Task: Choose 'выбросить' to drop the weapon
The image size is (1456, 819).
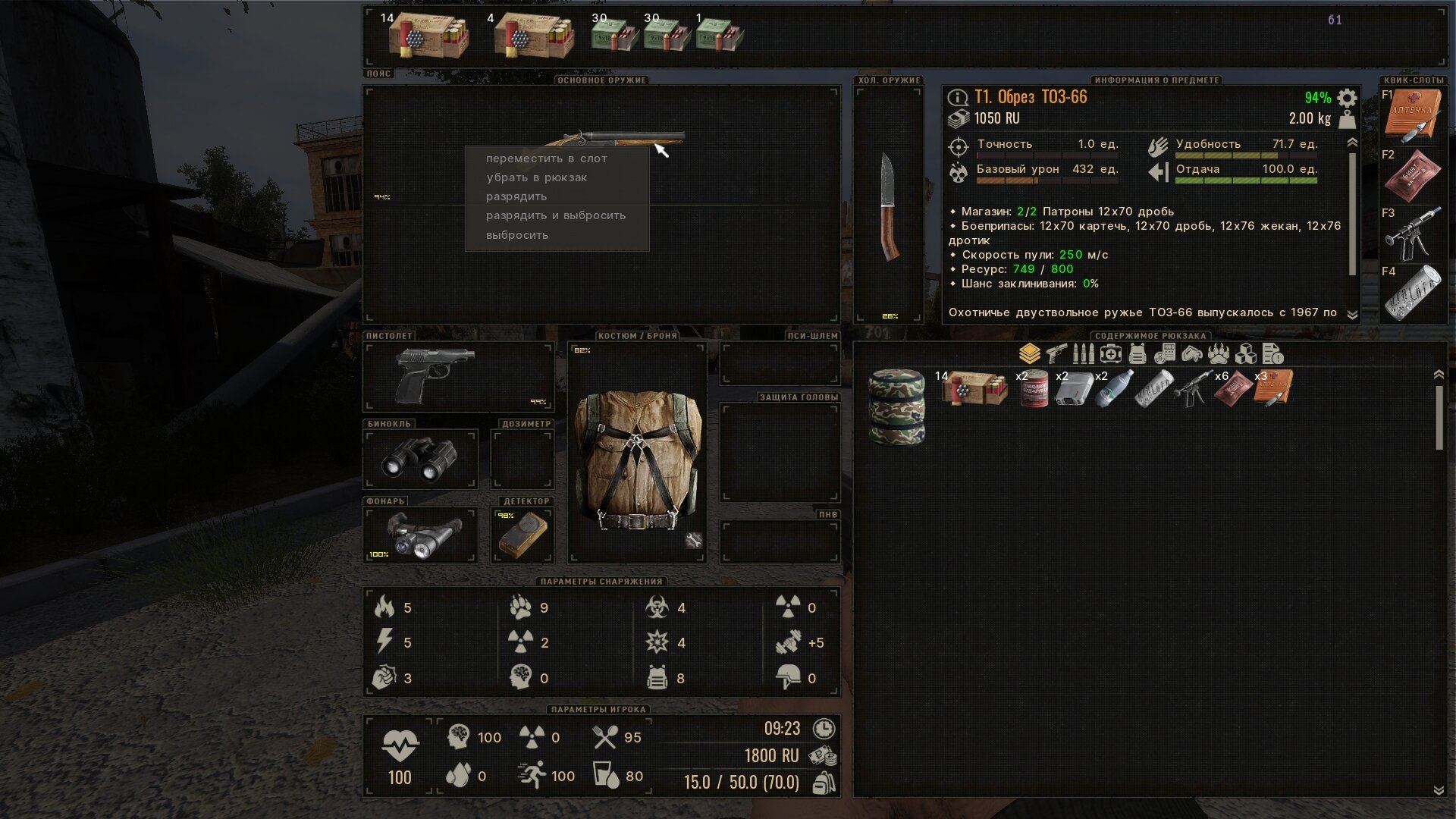Action: [516, 235]
